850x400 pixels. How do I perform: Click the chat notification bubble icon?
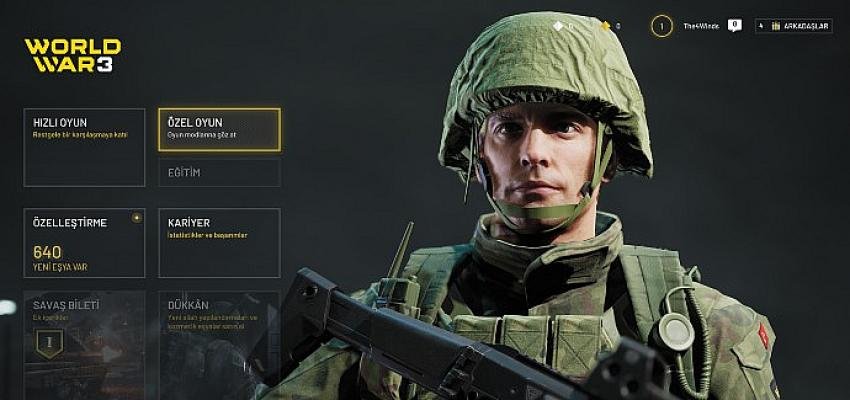click(735, 25)
